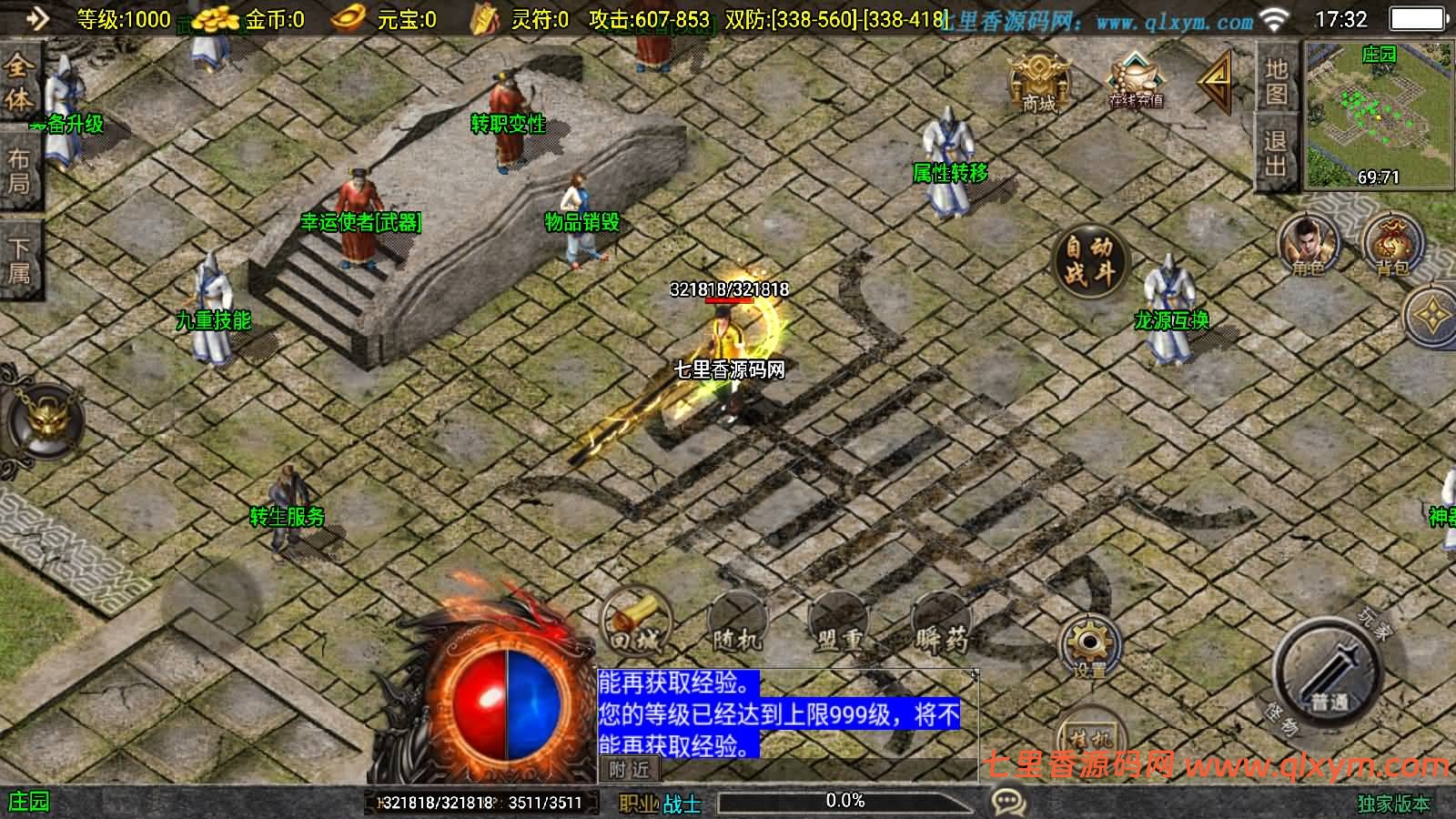Switch to the 全体 tab
This screenshot has width=1456, height=819.
19,82
